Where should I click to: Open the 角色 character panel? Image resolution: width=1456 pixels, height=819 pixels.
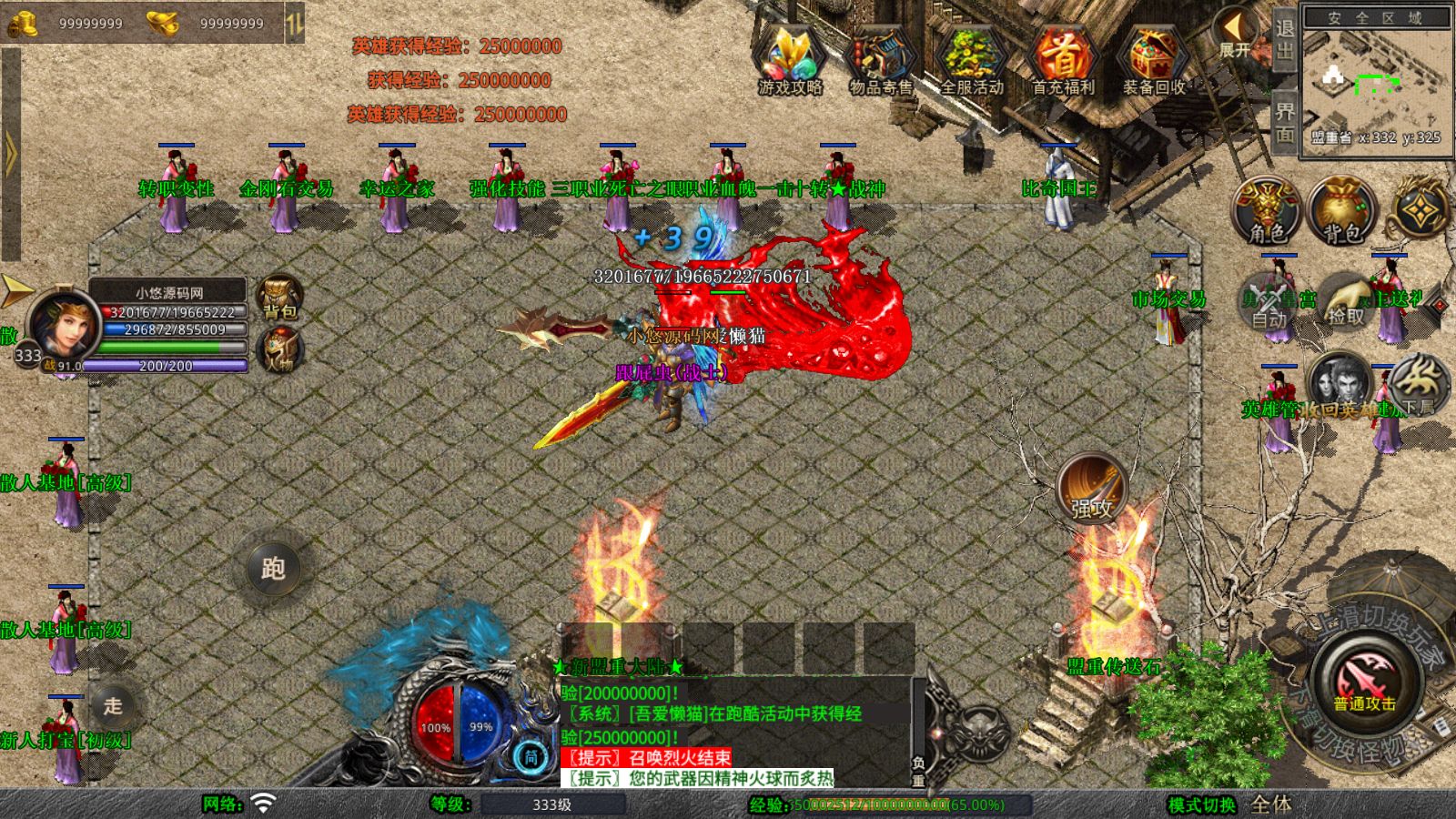[x=1267, y=211]
